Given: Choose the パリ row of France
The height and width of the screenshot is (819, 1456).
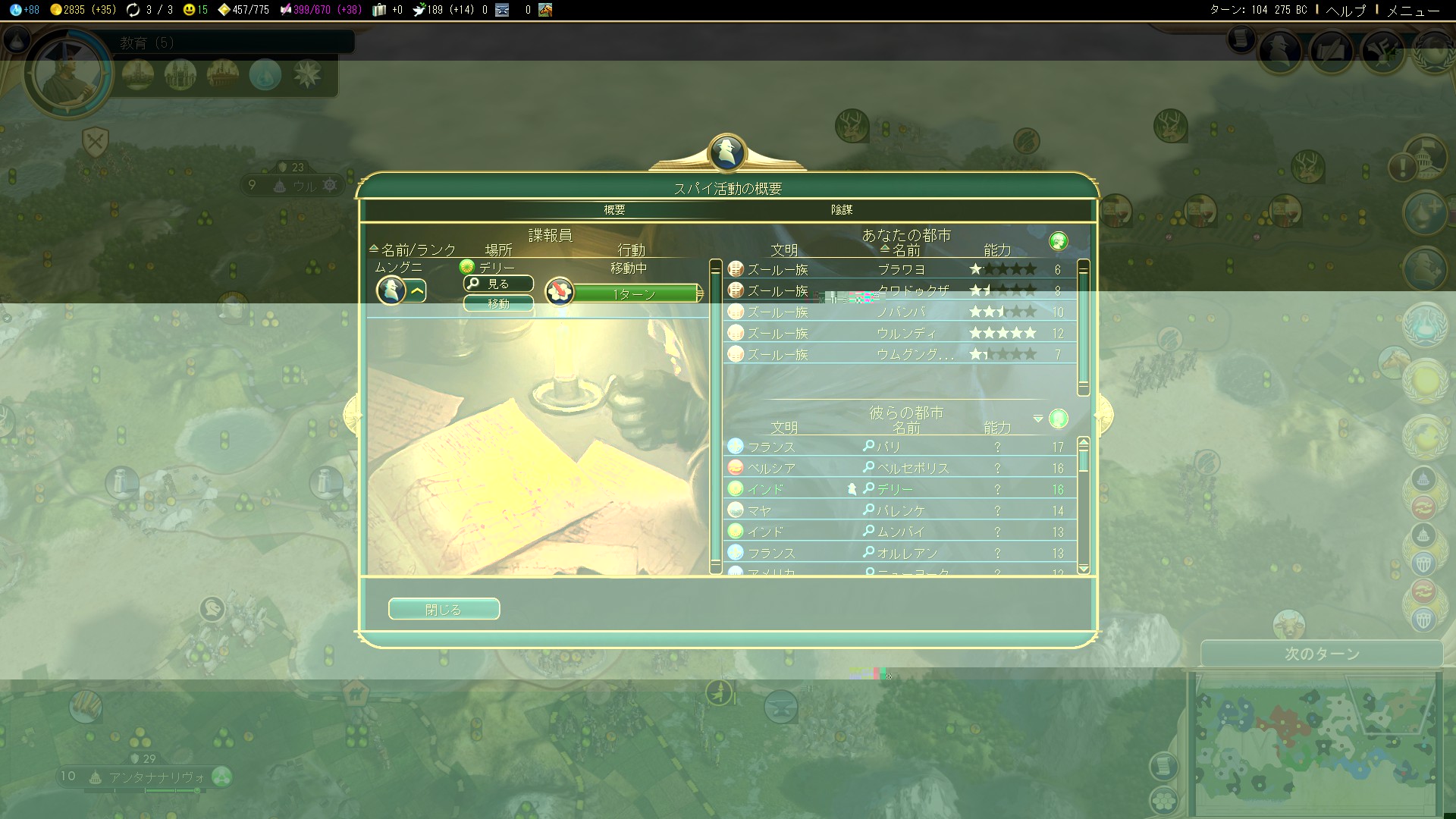Looking at the screenshot, I should tap(900, 447).
